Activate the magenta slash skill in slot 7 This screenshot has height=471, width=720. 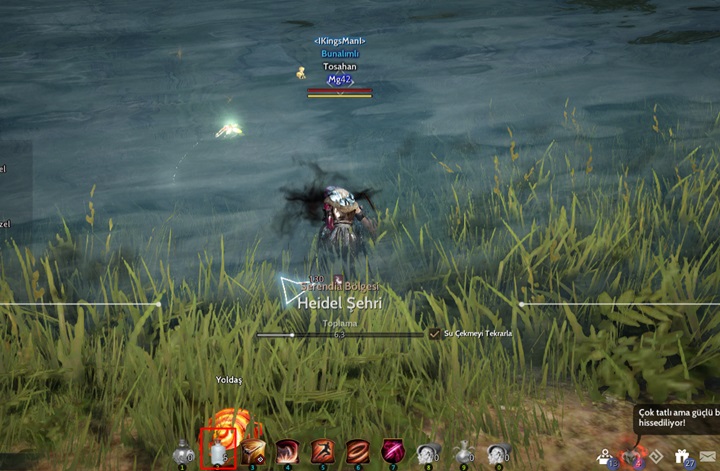(x=393, y=452)
